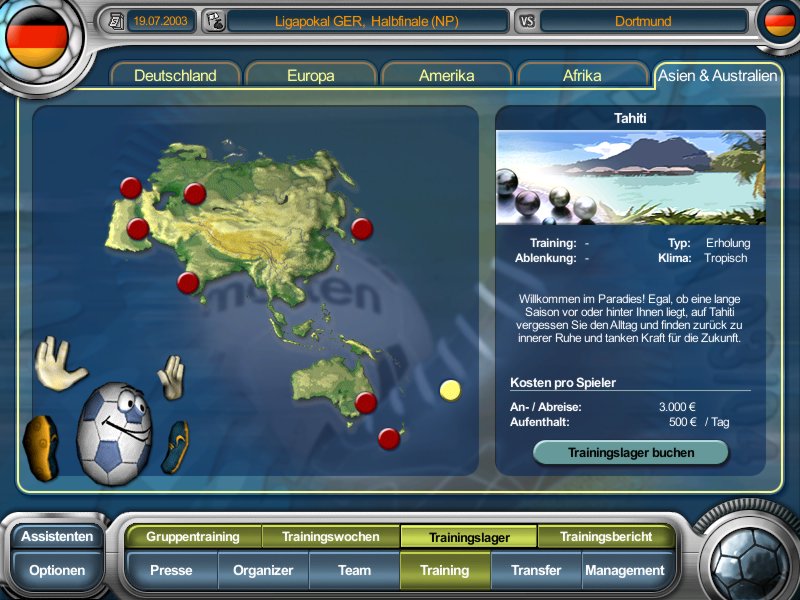Open the Trainingswochen section
Screen dimensions: 800x600
[x=331, y=537]
